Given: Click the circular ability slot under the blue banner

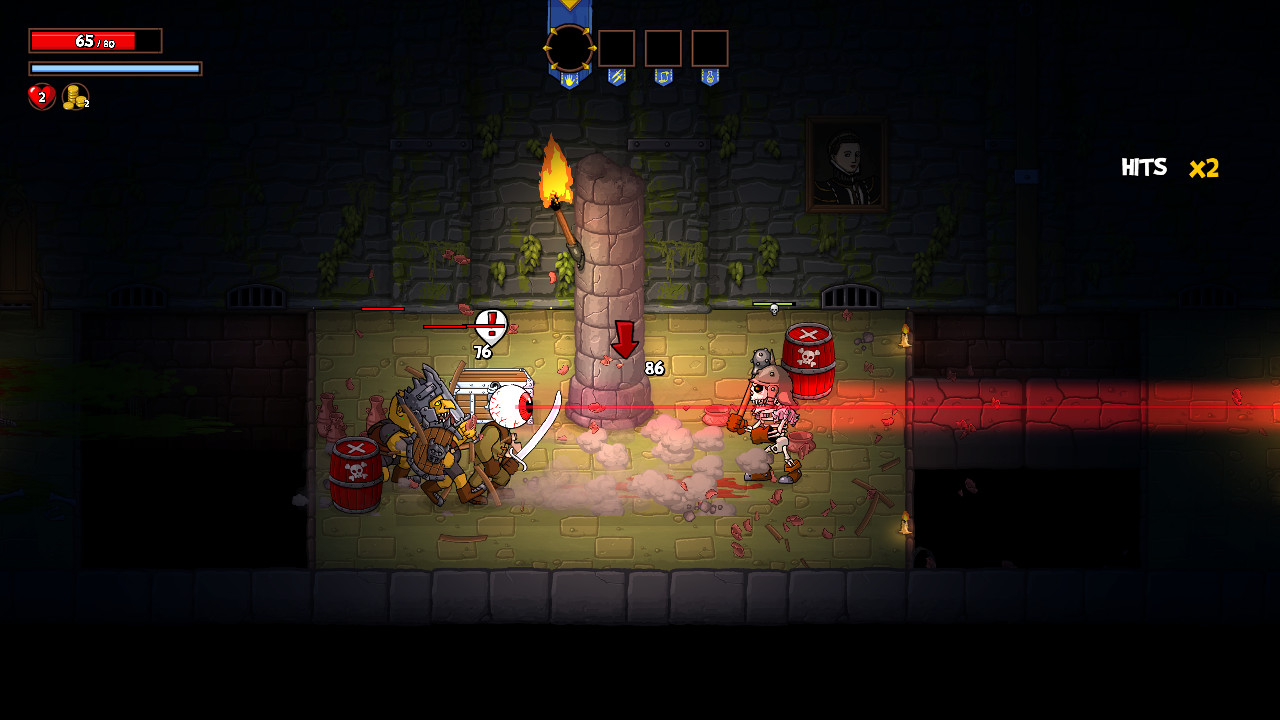Looking at the screenshot, I should (x=568, y=47).
